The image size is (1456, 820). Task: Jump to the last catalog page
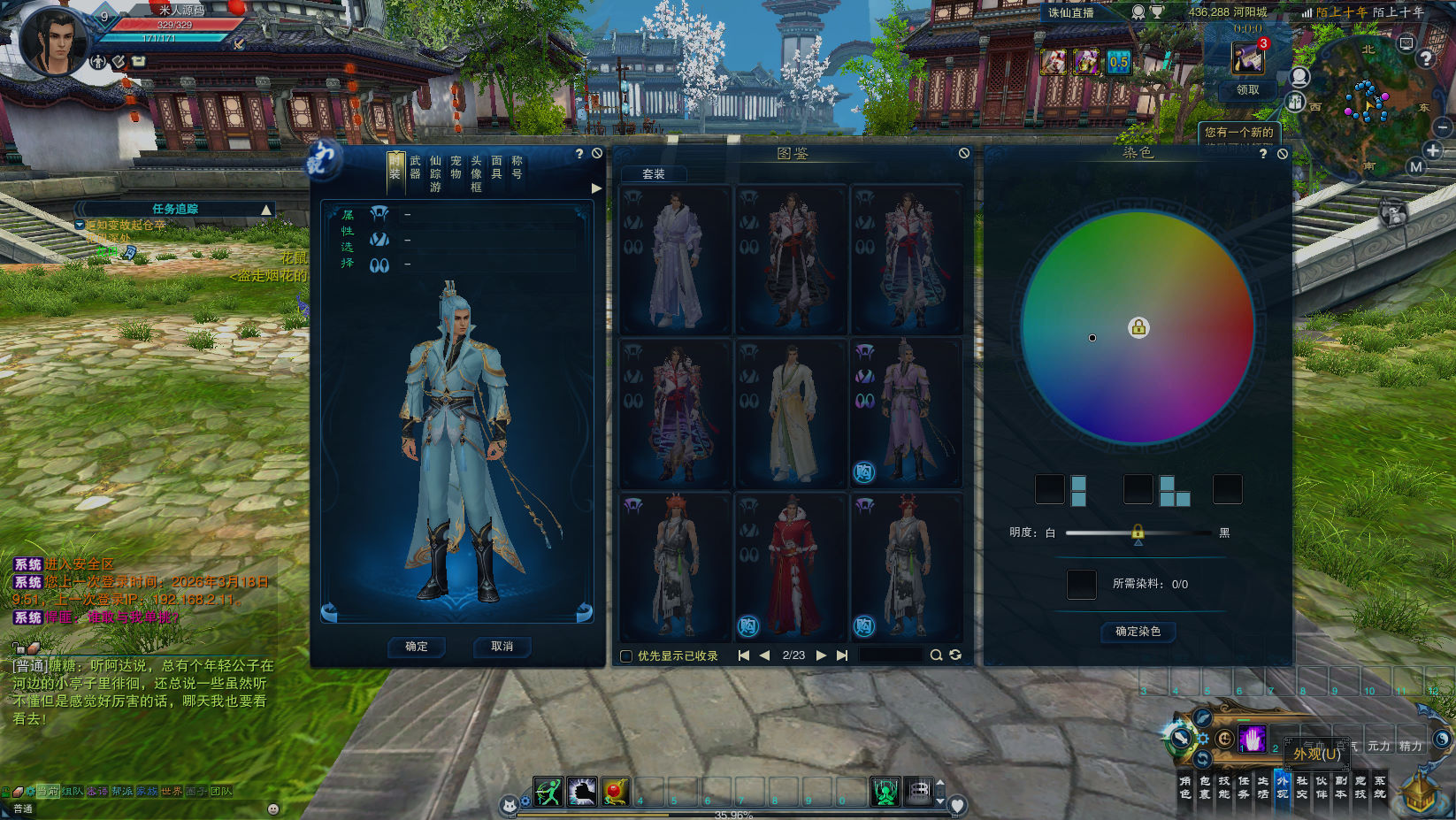[x=842, y=655]
